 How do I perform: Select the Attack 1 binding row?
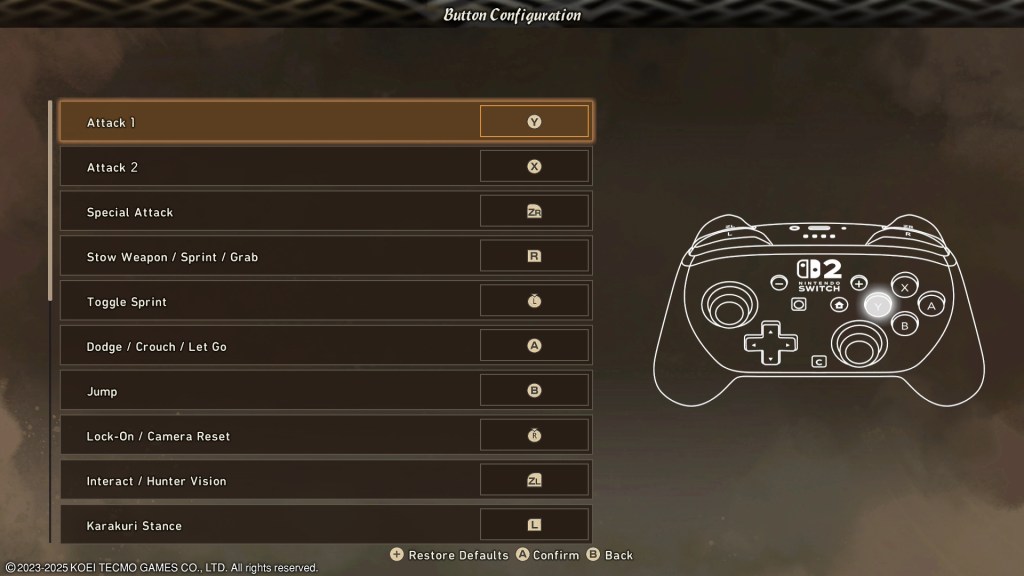(x=325, y=122)
